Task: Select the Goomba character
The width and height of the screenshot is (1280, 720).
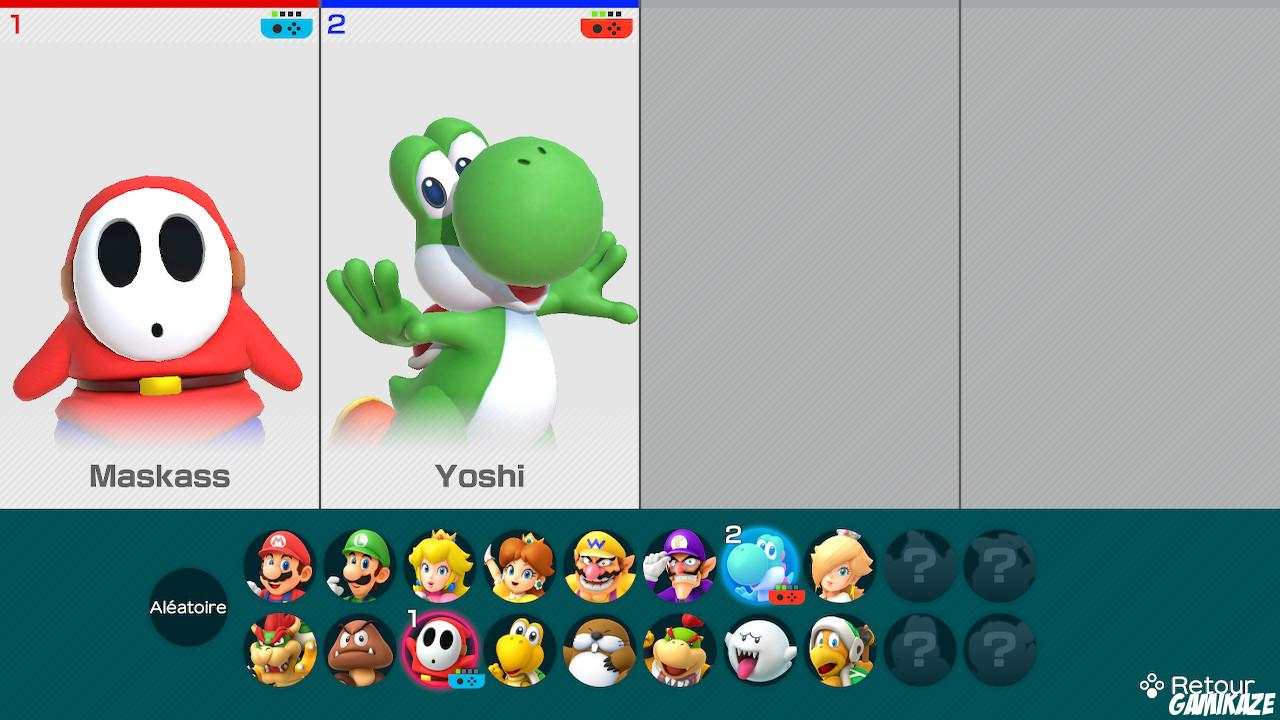Action: point(358,651)
